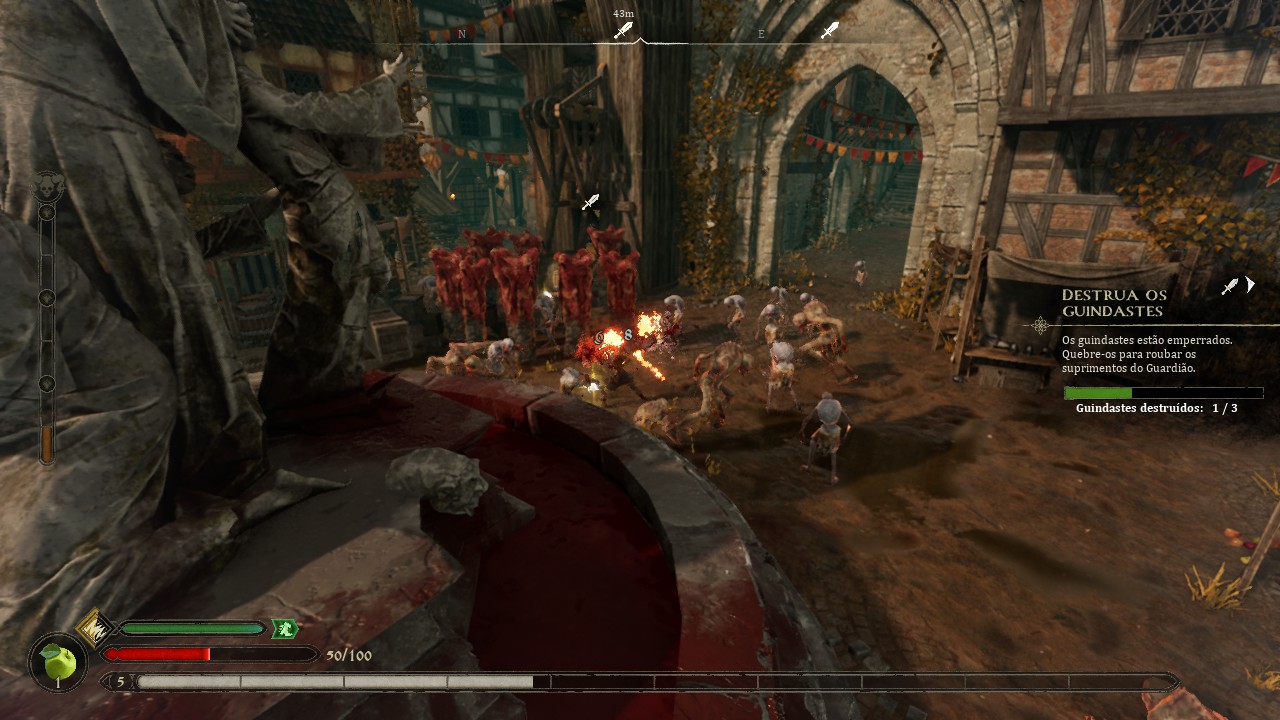Click the sword icon beside the objective title
The image size is (1280, 720).
click(x=1230, y=287)
